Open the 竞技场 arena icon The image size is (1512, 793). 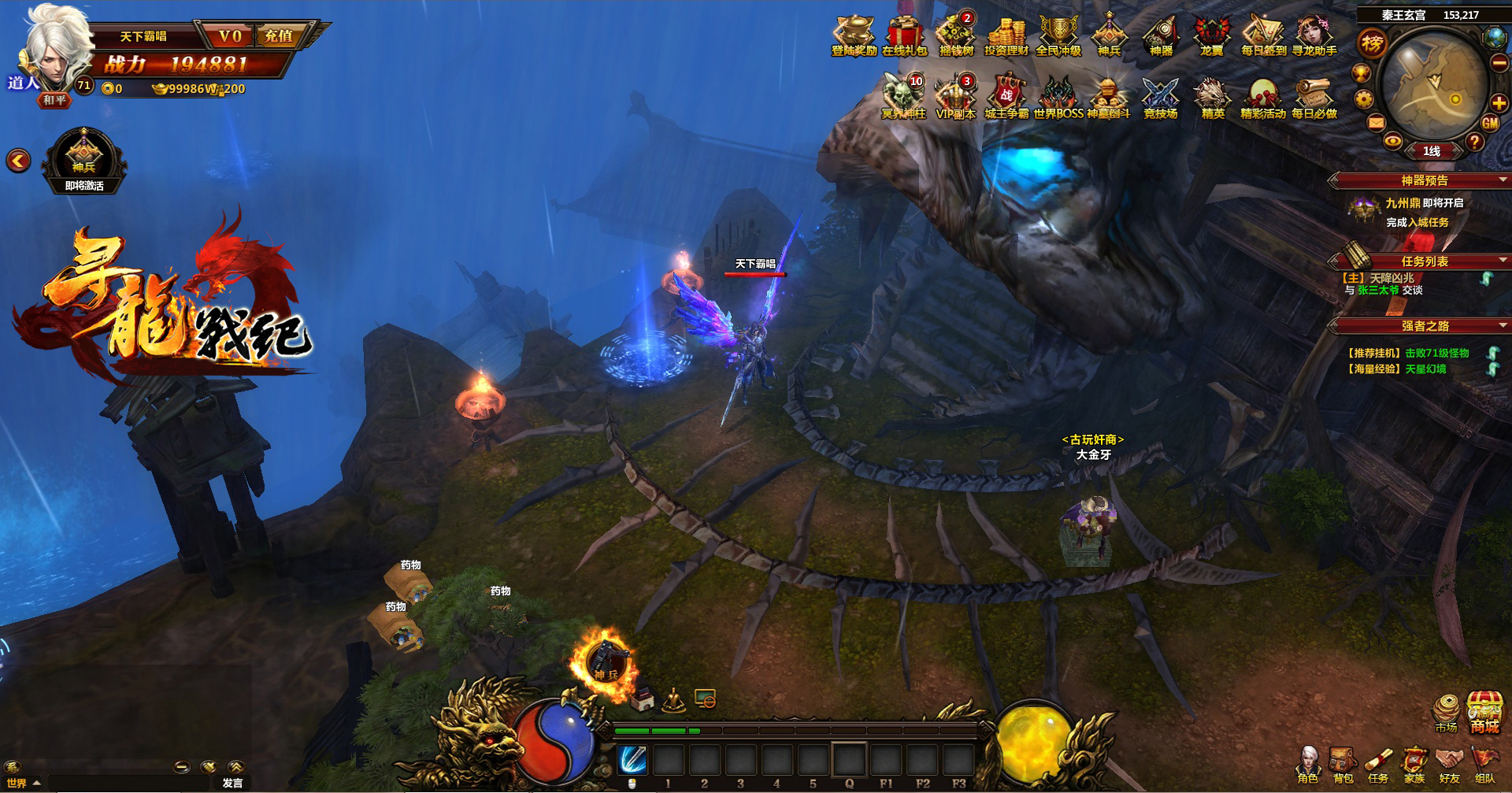[1160, 98]
